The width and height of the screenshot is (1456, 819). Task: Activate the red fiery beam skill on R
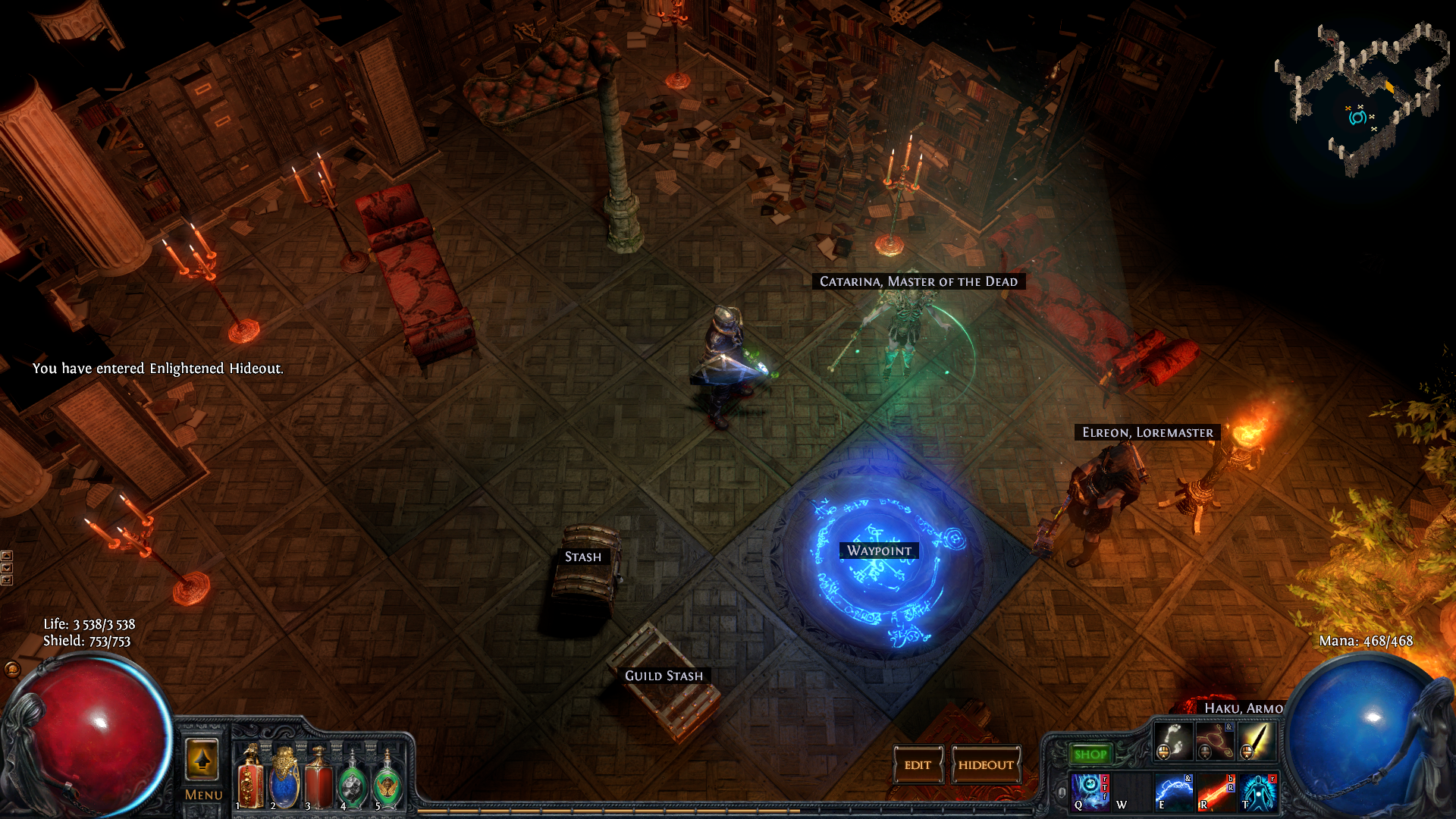pyautogui.click(x=1216, y=791)
